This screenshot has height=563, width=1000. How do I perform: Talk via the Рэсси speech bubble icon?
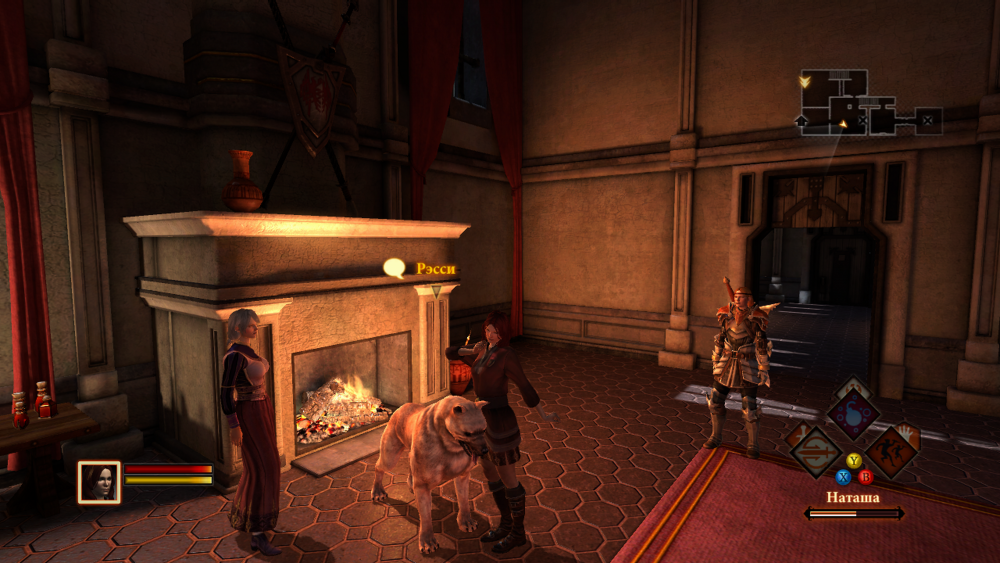(395, 268)
